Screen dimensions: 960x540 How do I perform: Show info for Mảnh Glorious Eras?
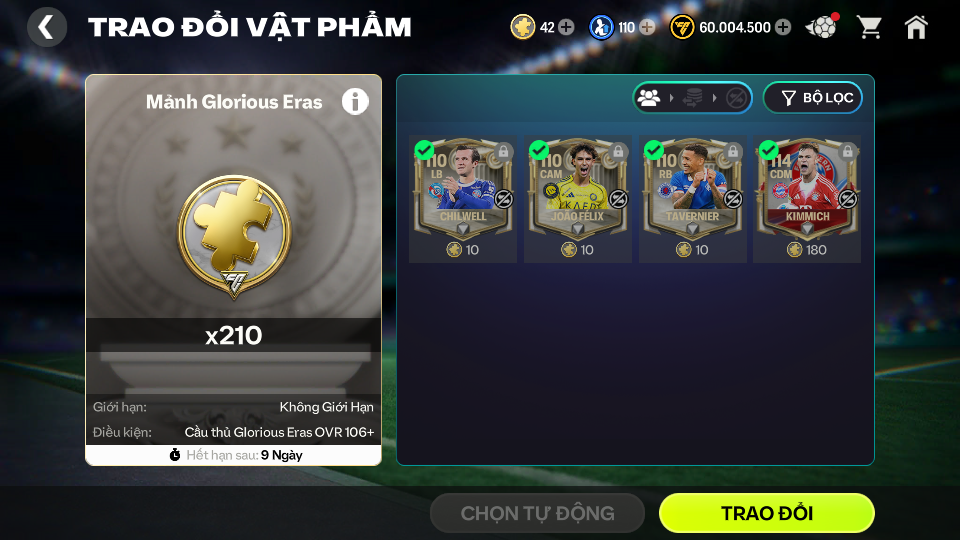pyautogui.click(x=355, y=101)
